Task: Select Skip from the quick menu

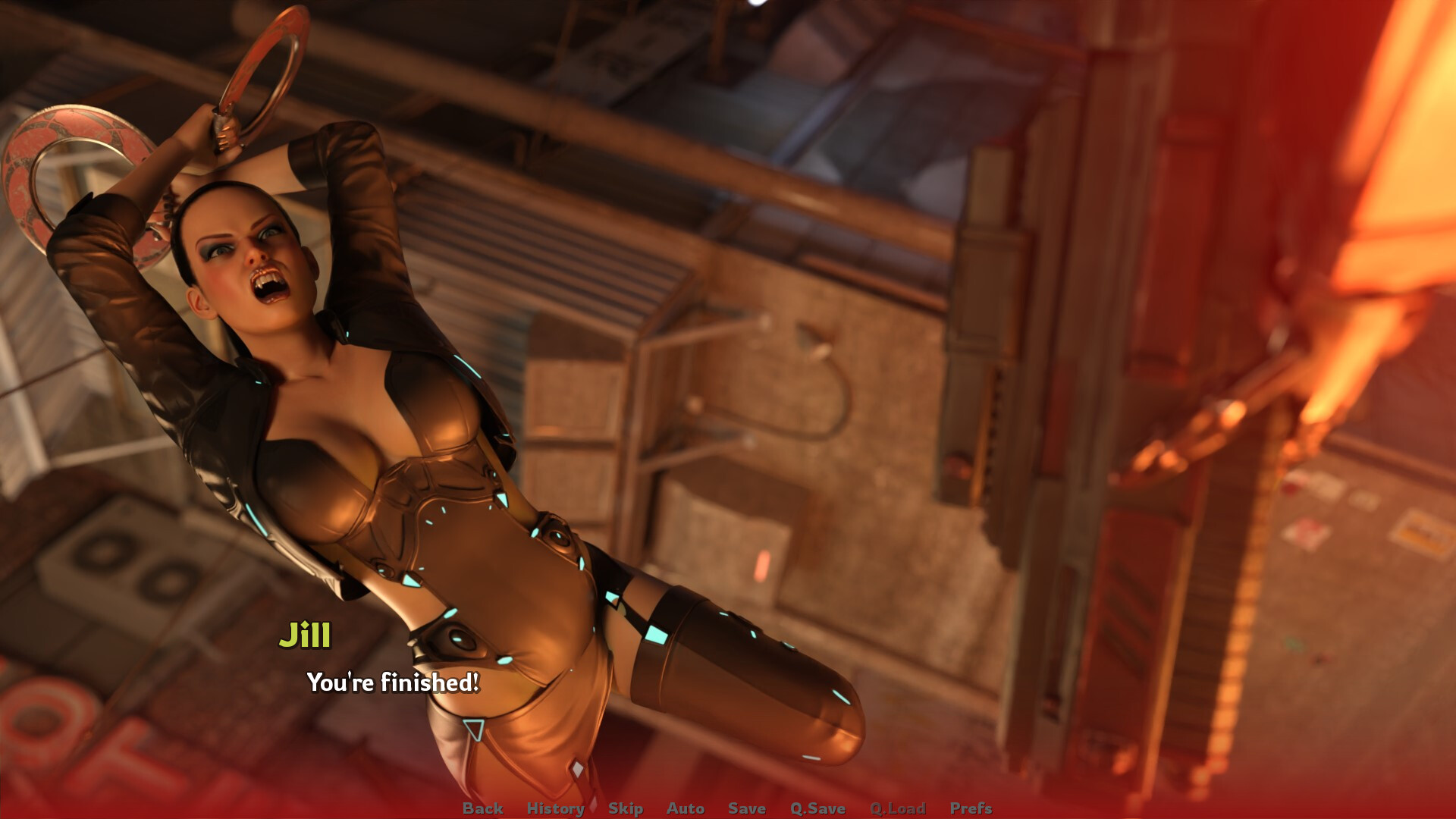Action: pyautogui.click(x=625, y=808)
